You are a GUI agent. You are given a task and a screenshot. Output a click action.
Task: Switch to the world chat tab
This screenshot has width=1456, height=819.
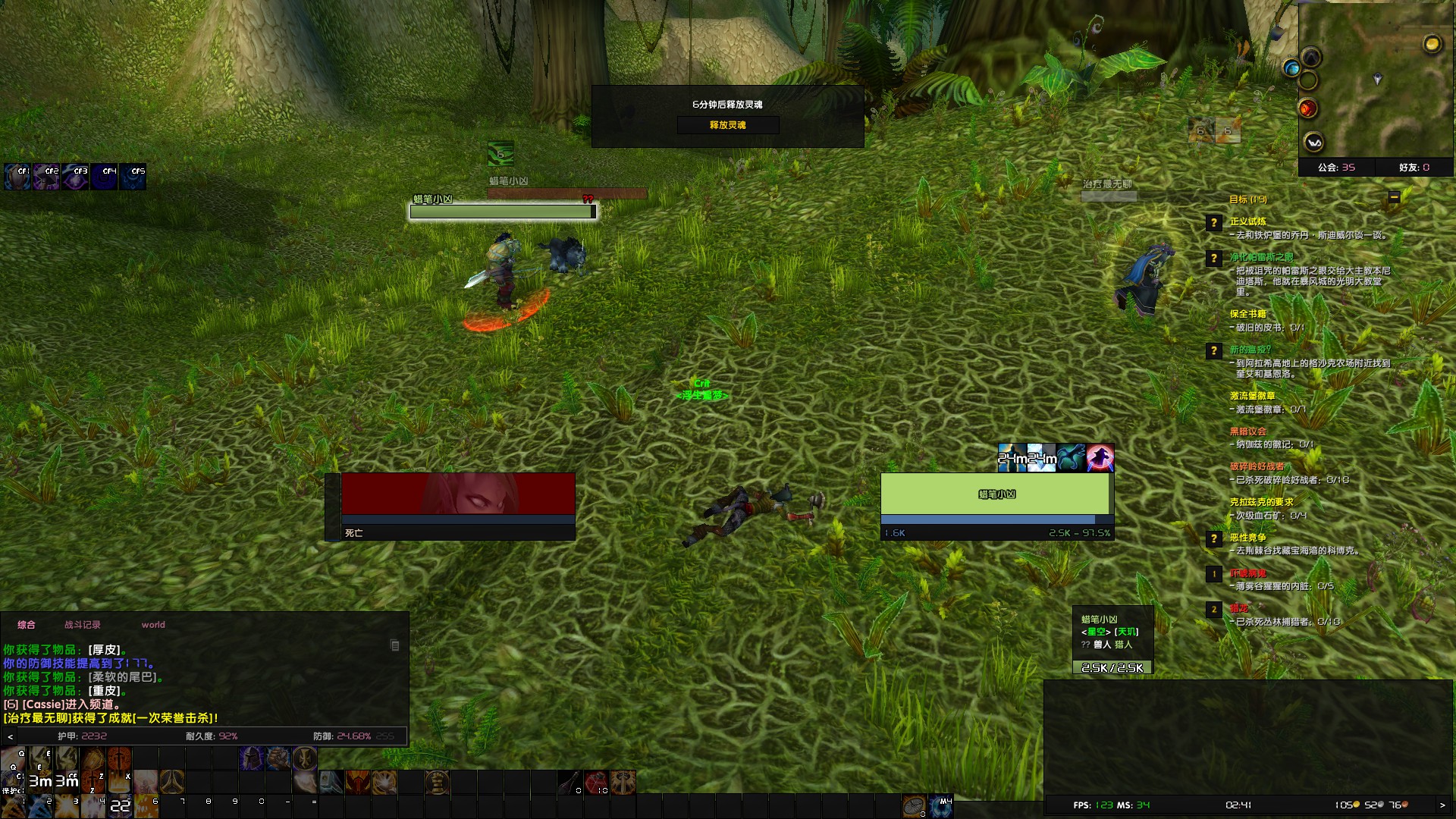[152, 625]
